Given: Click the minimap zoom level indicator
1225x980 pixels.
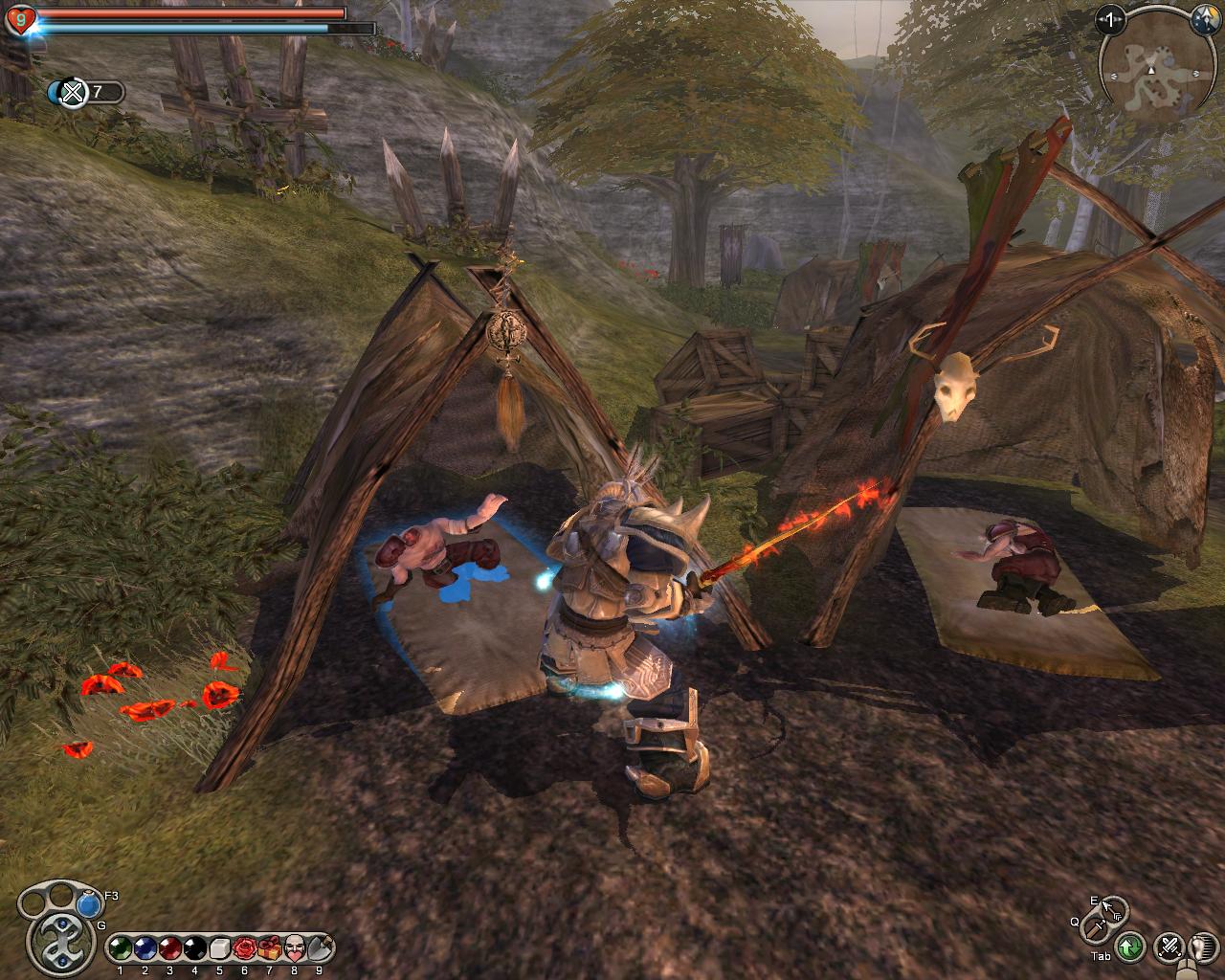Looking at the screenshot, I should [1110, 18].
